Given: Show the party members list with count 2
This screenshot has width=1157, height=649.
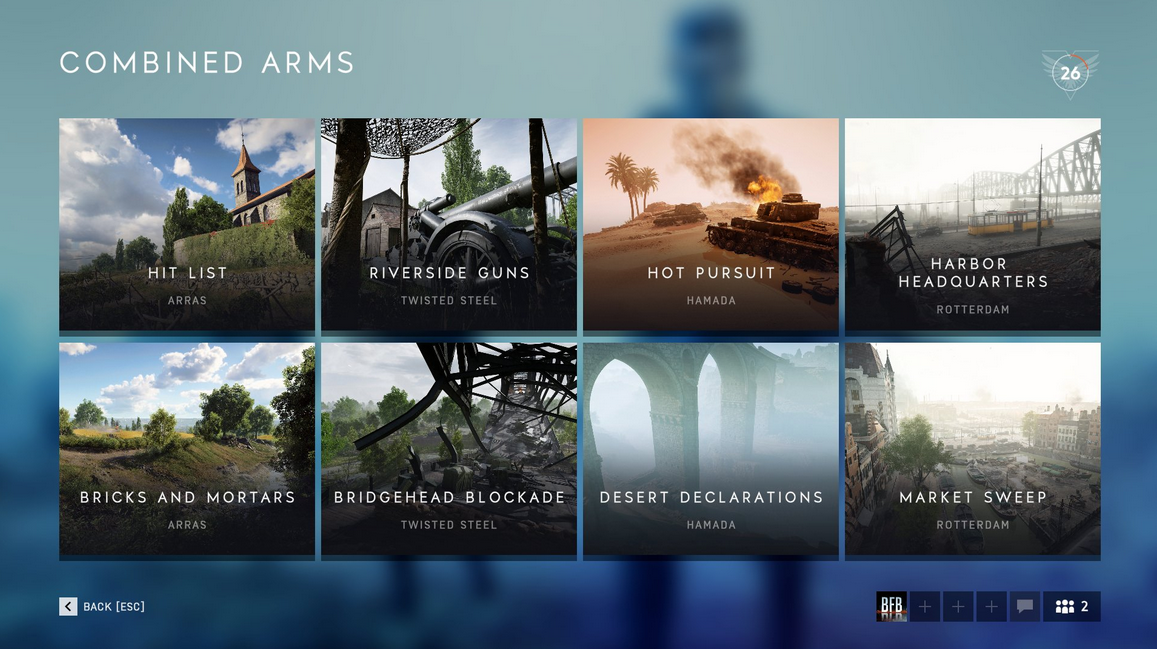Looking at the screenshot, I should (x=1072, y=607).
